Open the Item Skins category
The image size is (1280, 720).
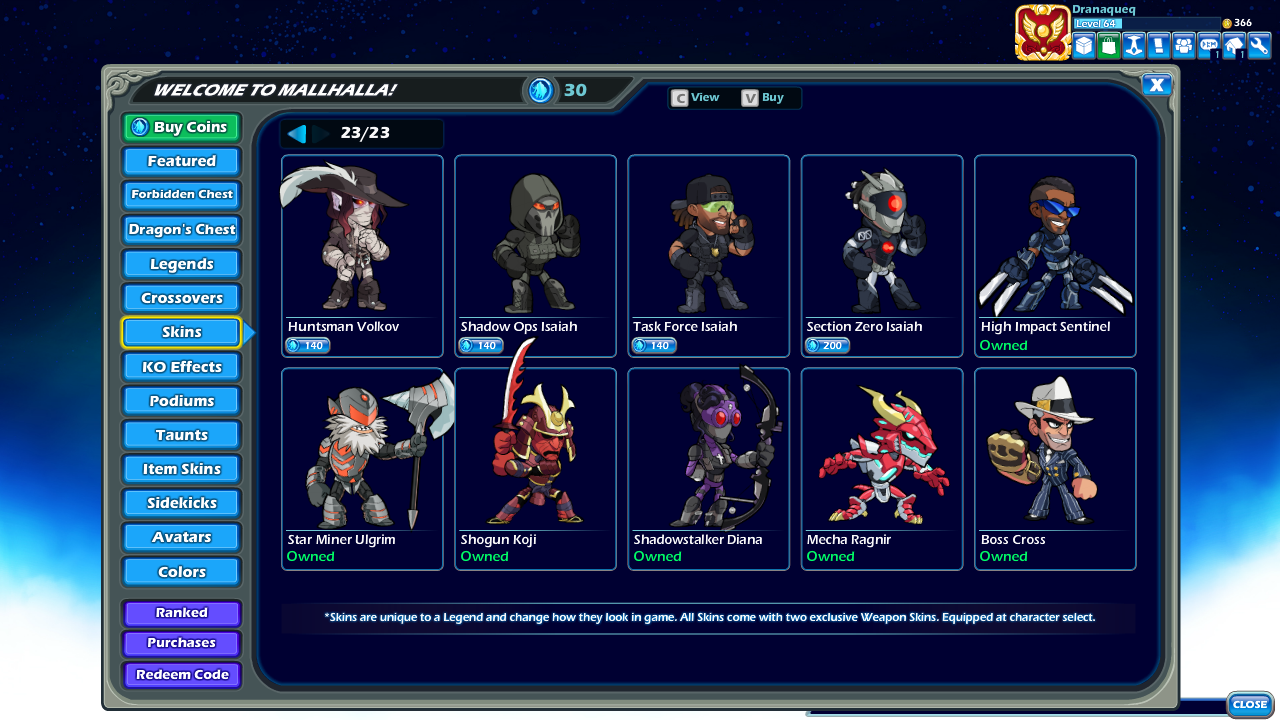click(x=181, y=469)
